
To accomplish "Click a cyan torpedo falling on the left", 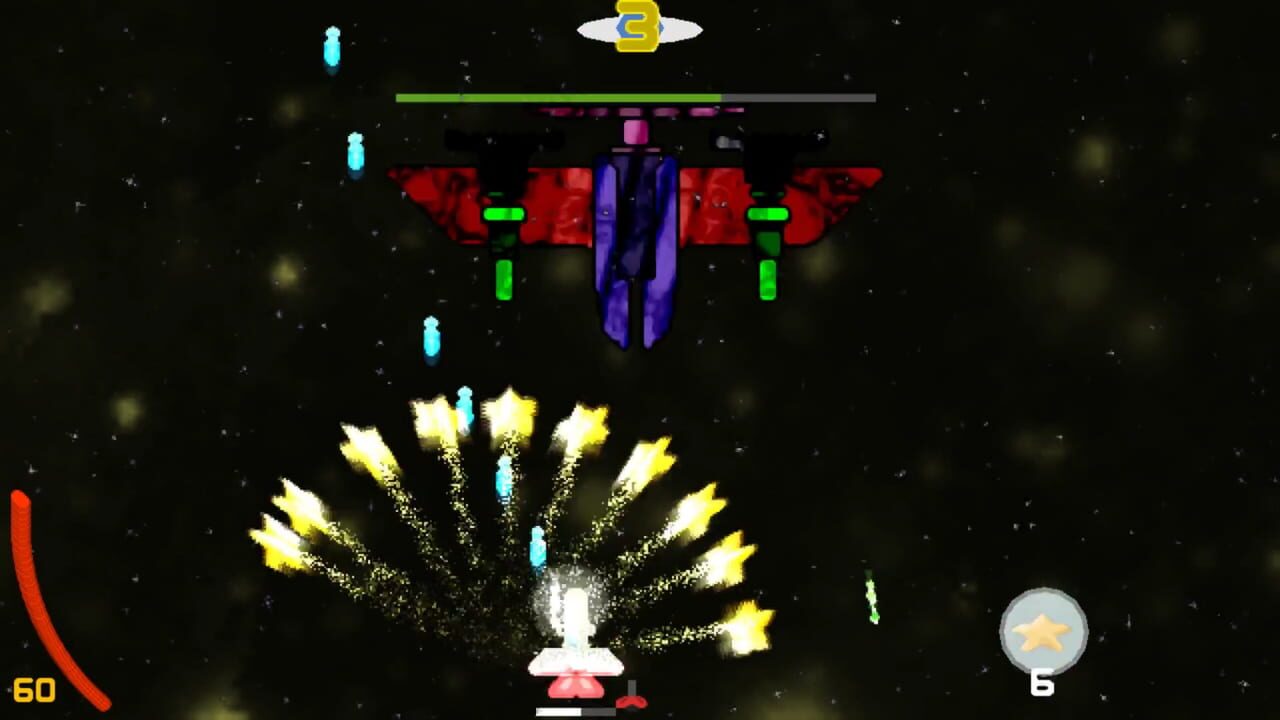I will [330, 45].
